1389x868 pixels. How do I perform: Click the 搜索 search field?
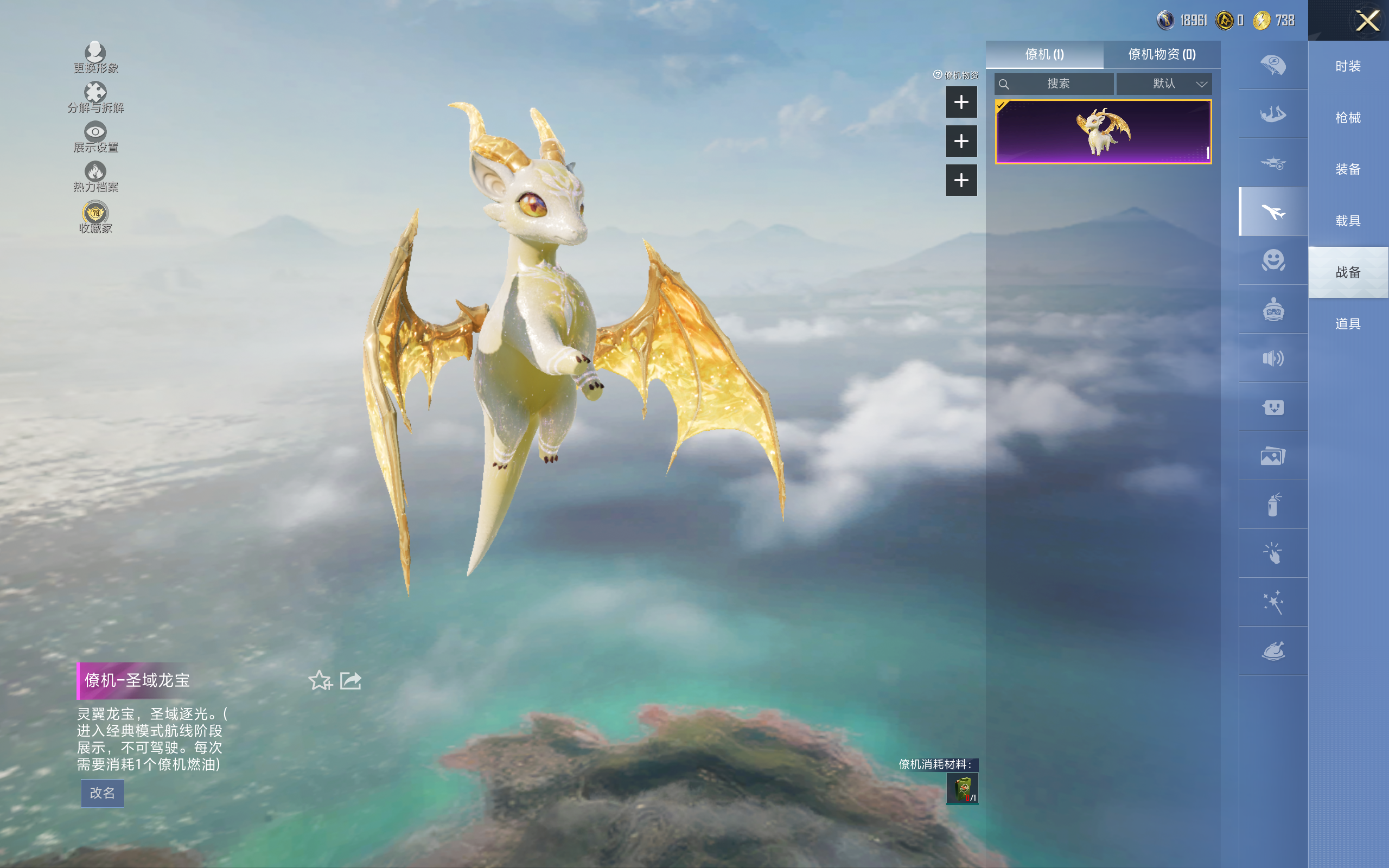click(x=1057, y=84)
